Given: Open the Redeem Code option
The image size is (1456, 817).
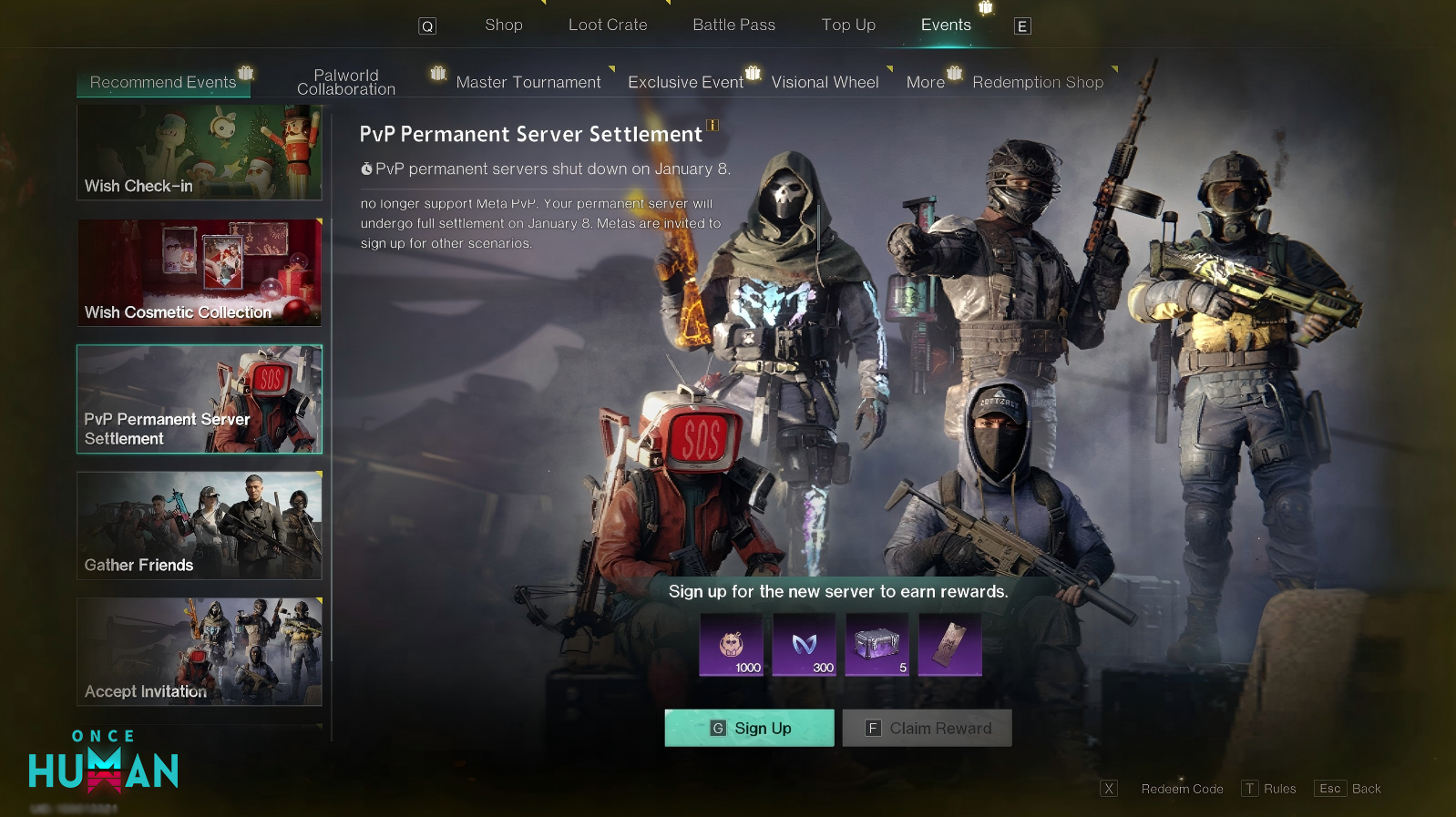Looking at the screenshot, I should pos(1182,789).
